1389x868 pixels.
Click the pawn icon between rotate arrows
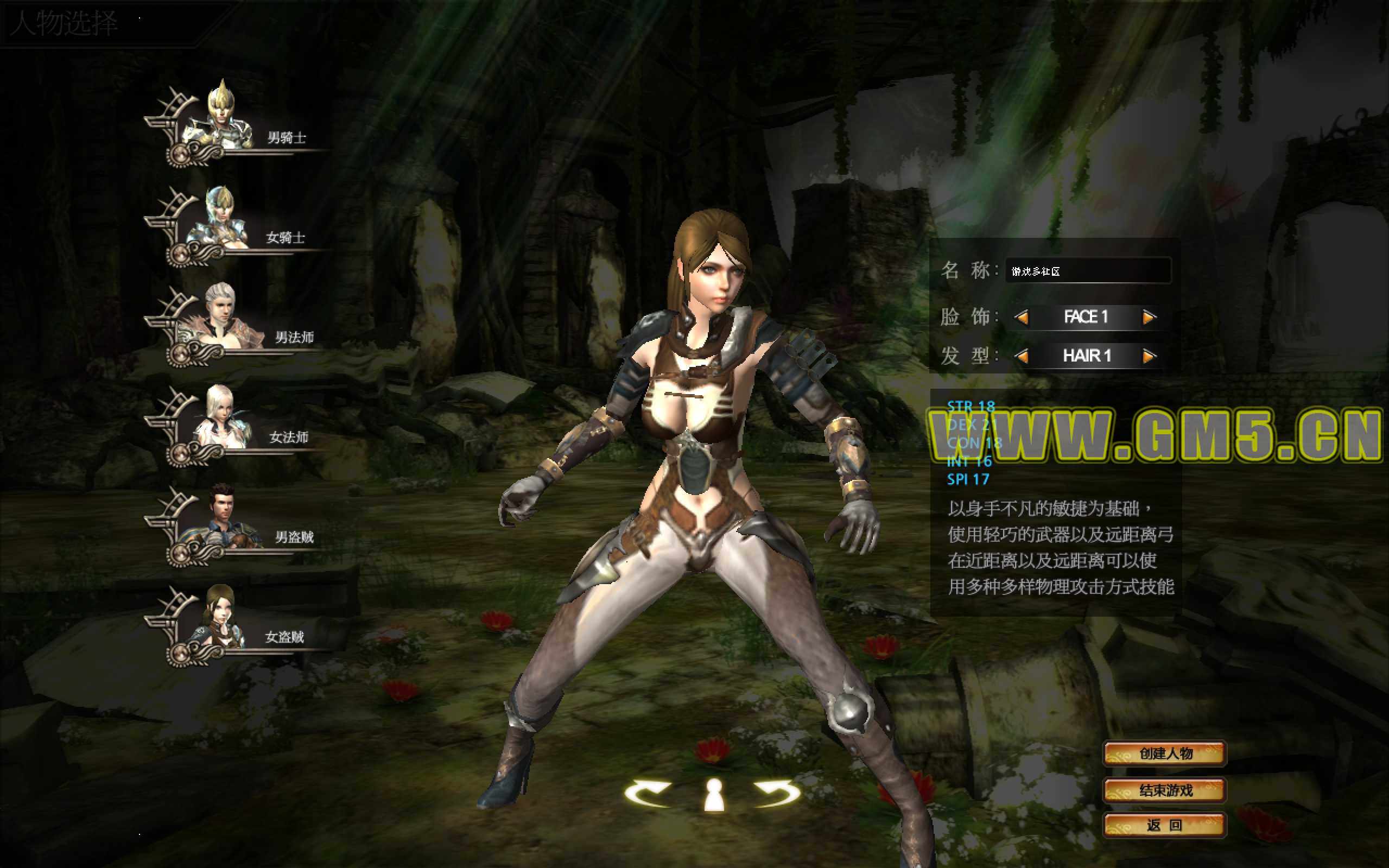[713, 795]
